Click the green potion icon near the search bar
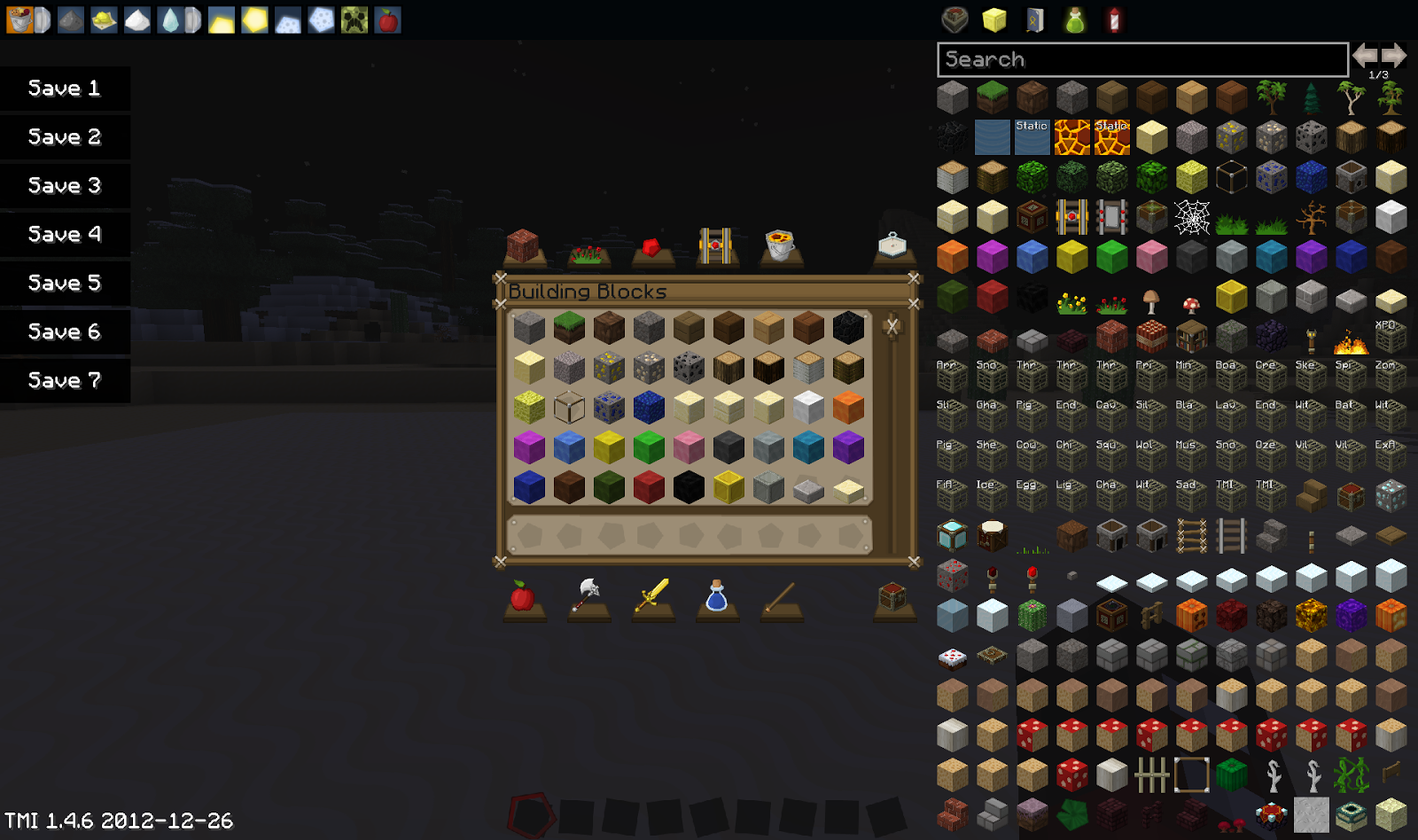This screenshot has width=1418, height=840. (x=1072, y=19)
